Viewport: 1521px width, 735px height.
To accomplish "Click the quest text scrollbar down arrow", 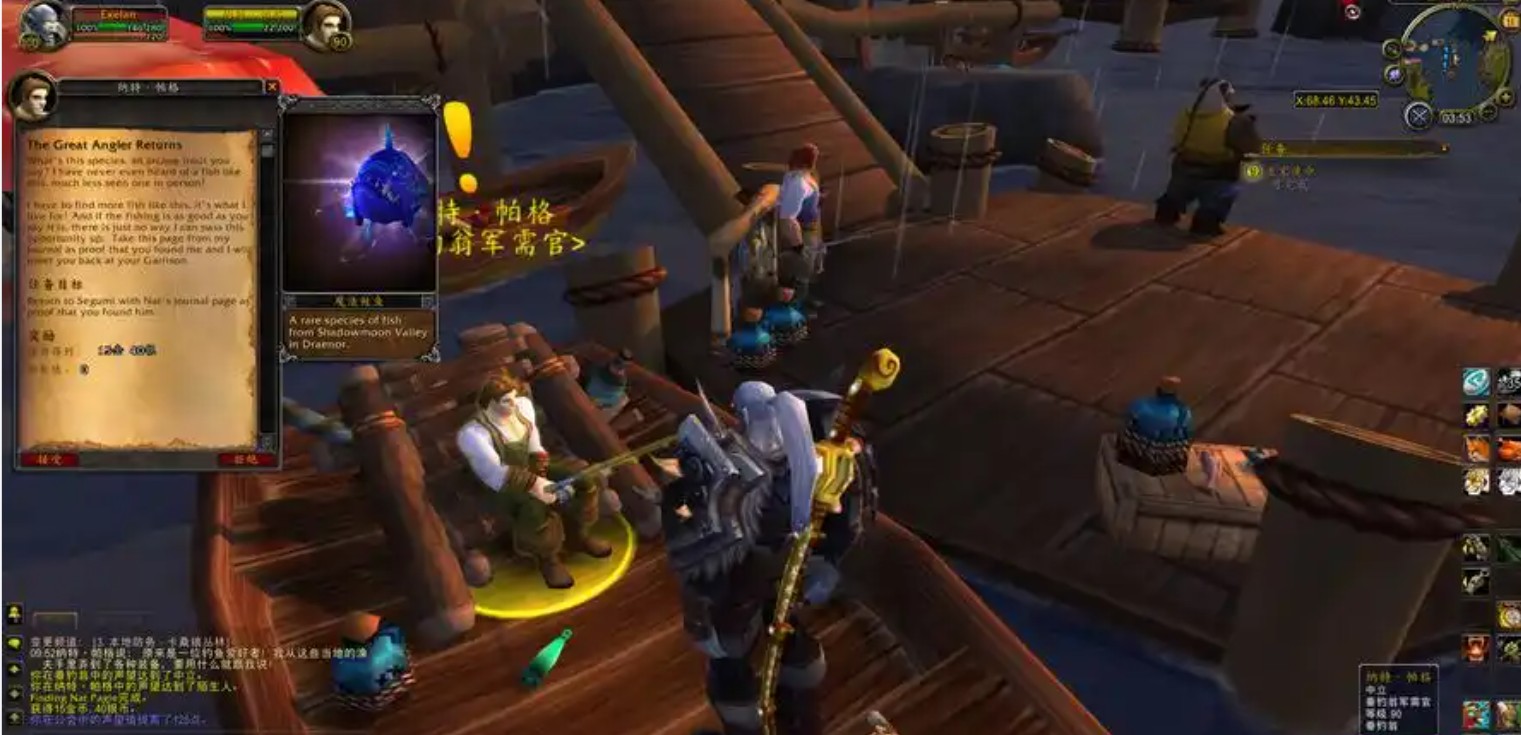I will pos(267,442).
